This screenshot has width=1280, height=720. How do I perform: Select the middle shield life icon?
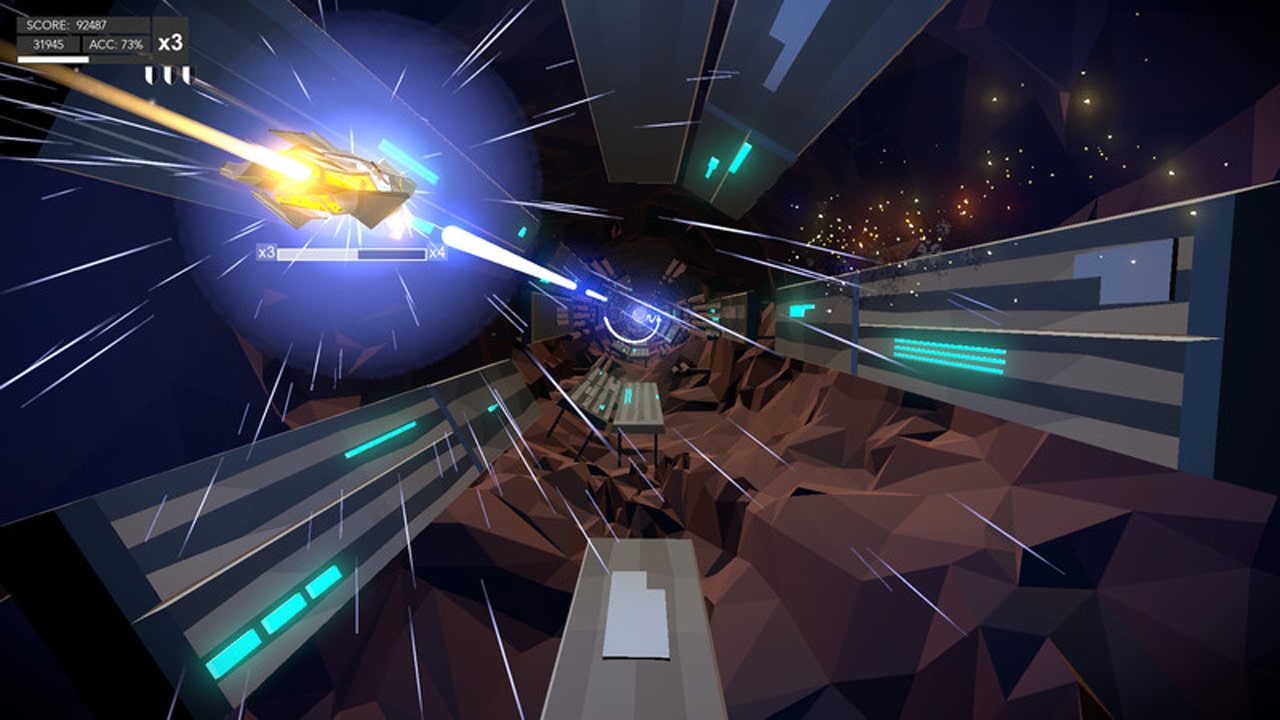(x=169, y=75)
